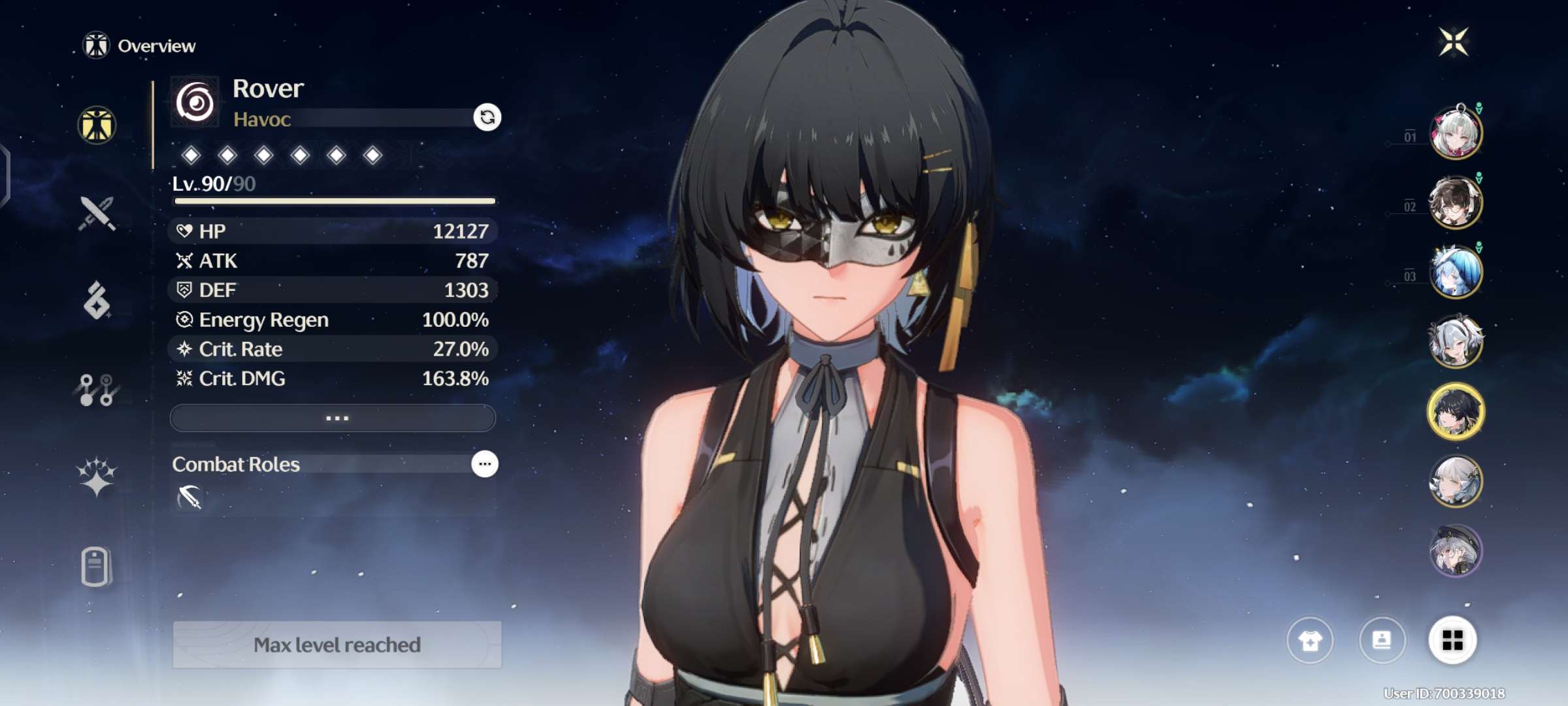Select the blue-haired character in slot 03

1456,272
